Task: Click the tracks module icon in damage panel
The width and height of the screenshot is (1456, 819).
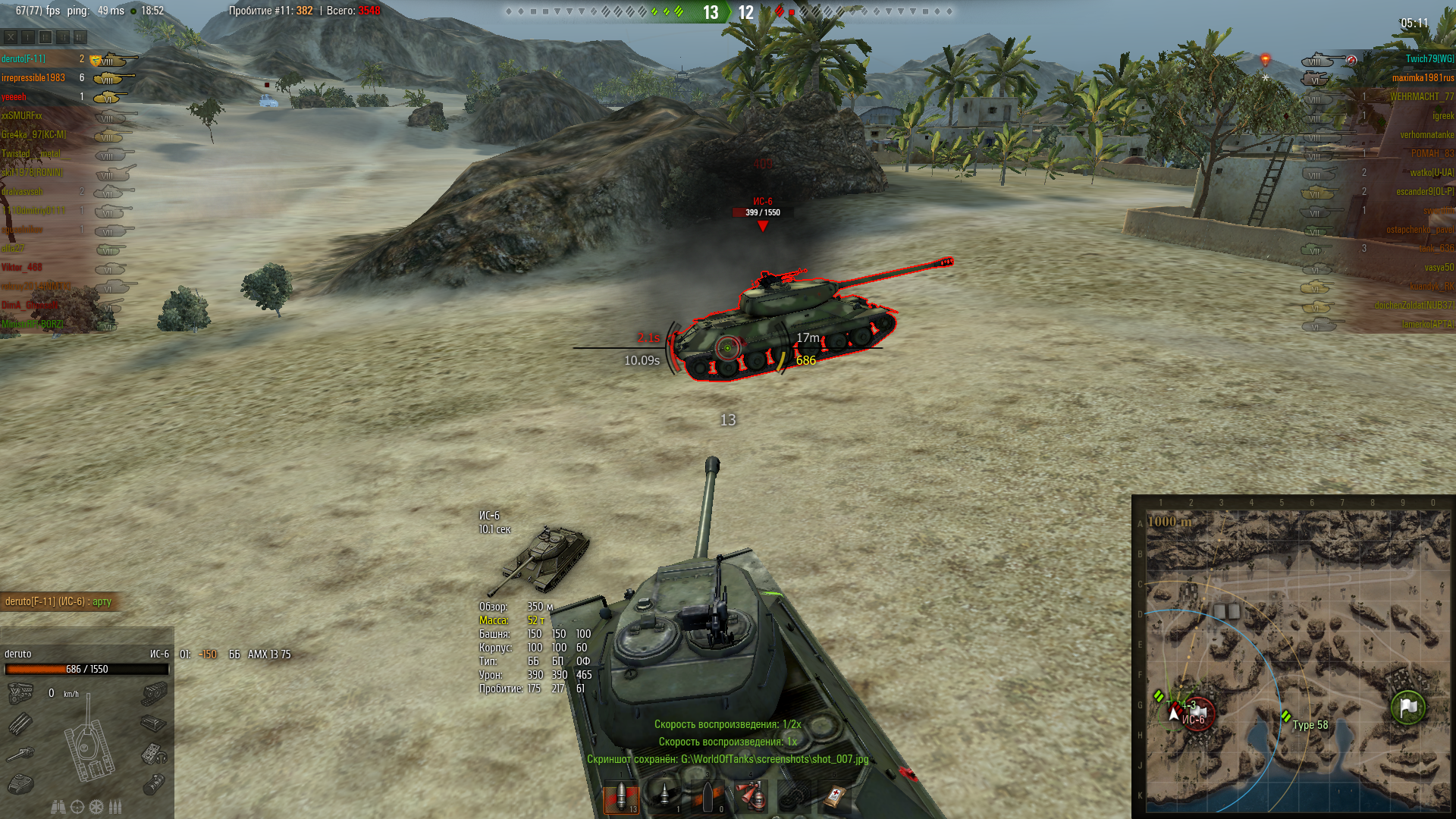Action: [154, 692]
